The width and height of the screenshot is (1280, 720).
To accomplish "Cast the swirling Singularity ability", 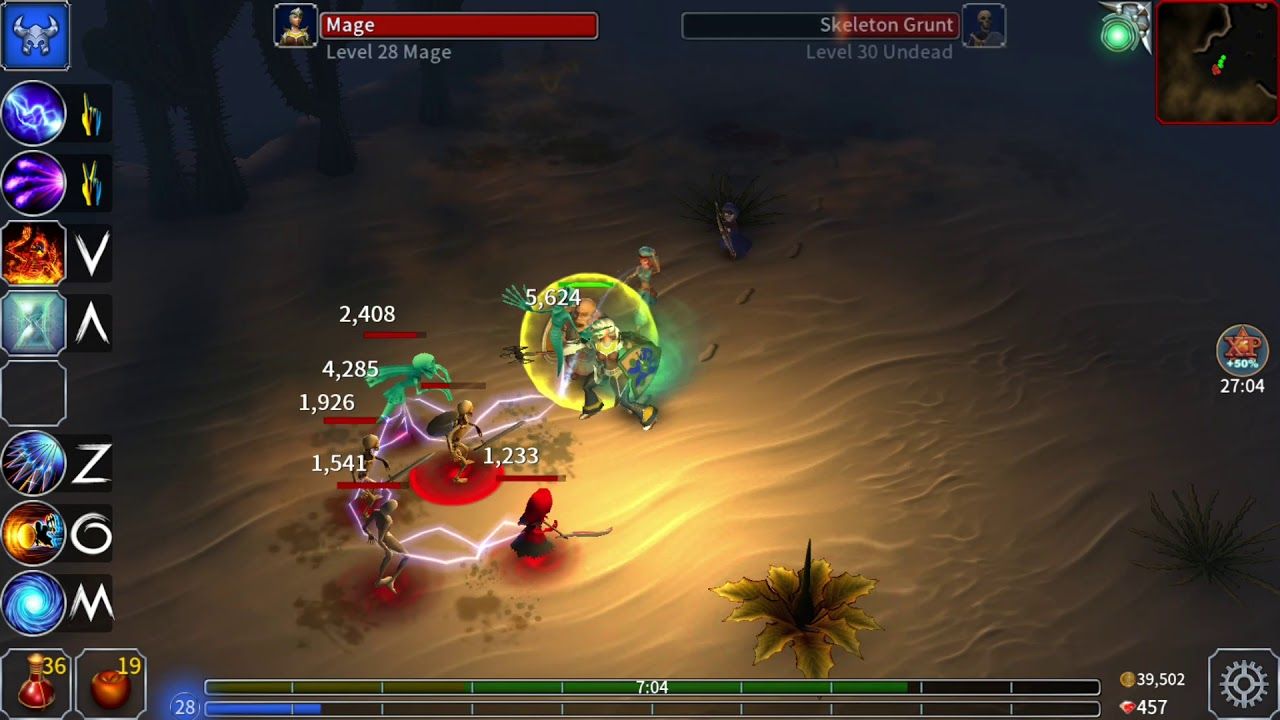I will tap(36, 601).
